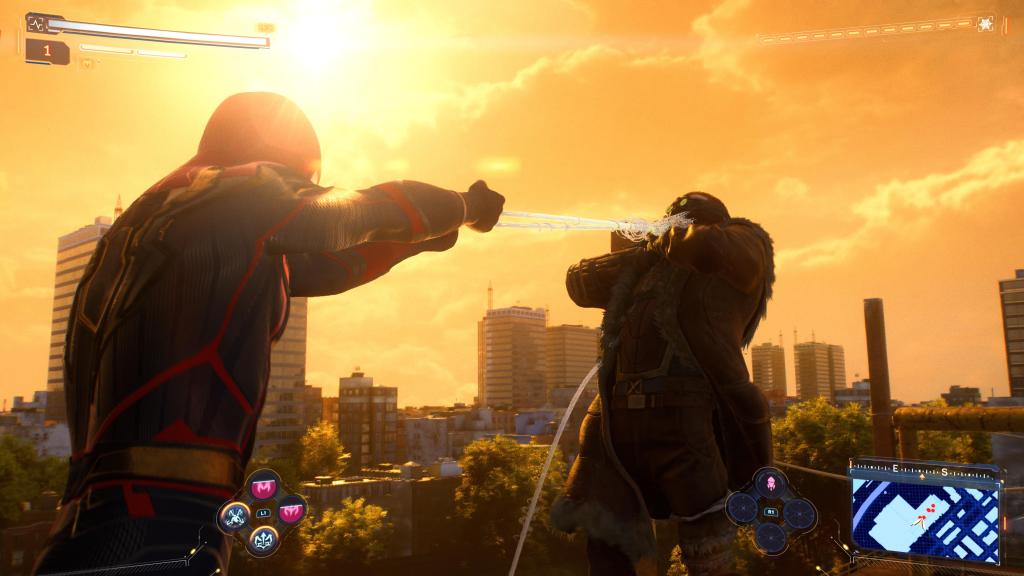Trigger the blue trident-shaped ability icon

point(264,541)
